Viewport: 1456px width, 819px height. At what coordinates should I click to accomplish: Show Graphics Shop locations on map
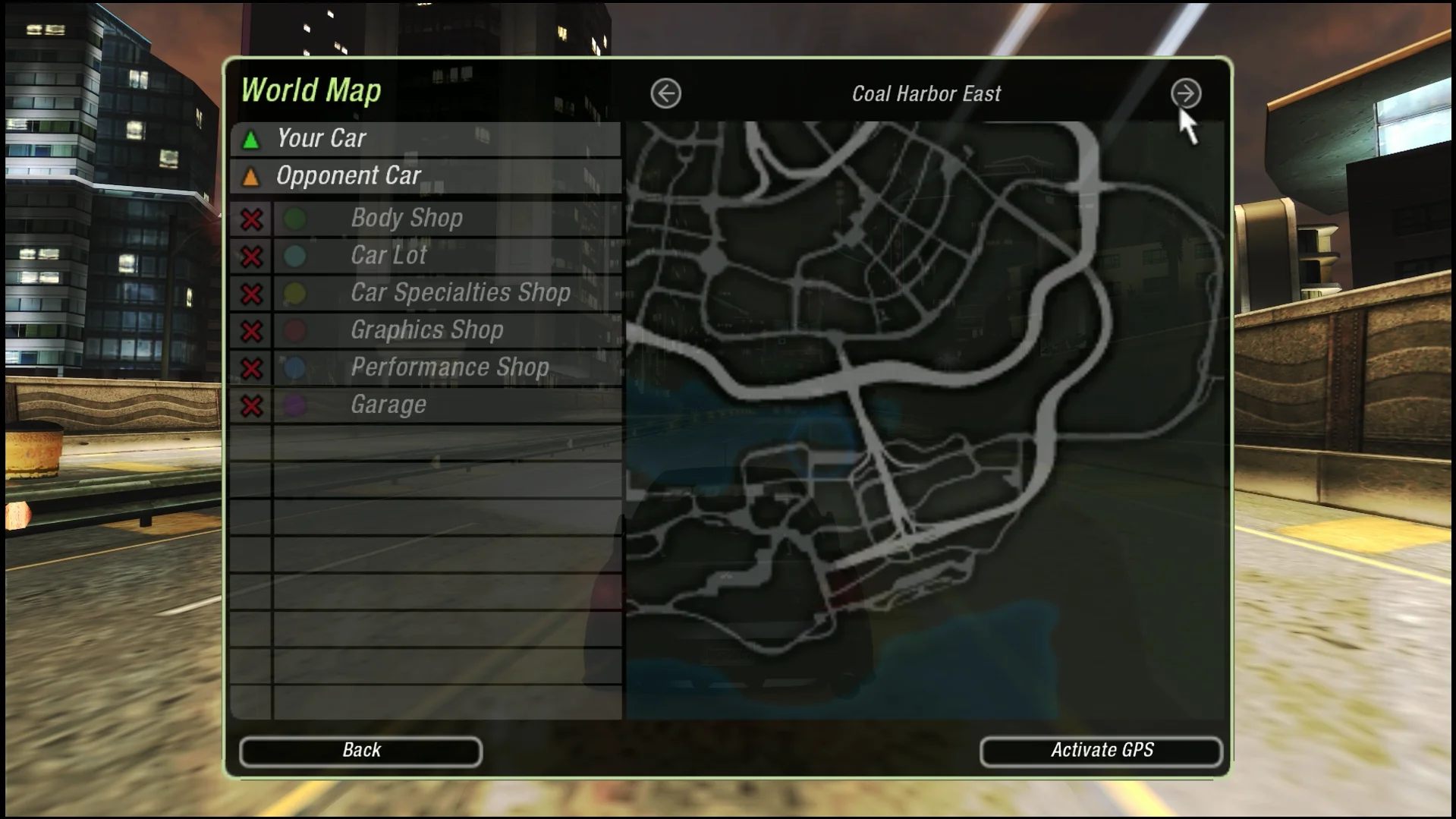point(252,331)
